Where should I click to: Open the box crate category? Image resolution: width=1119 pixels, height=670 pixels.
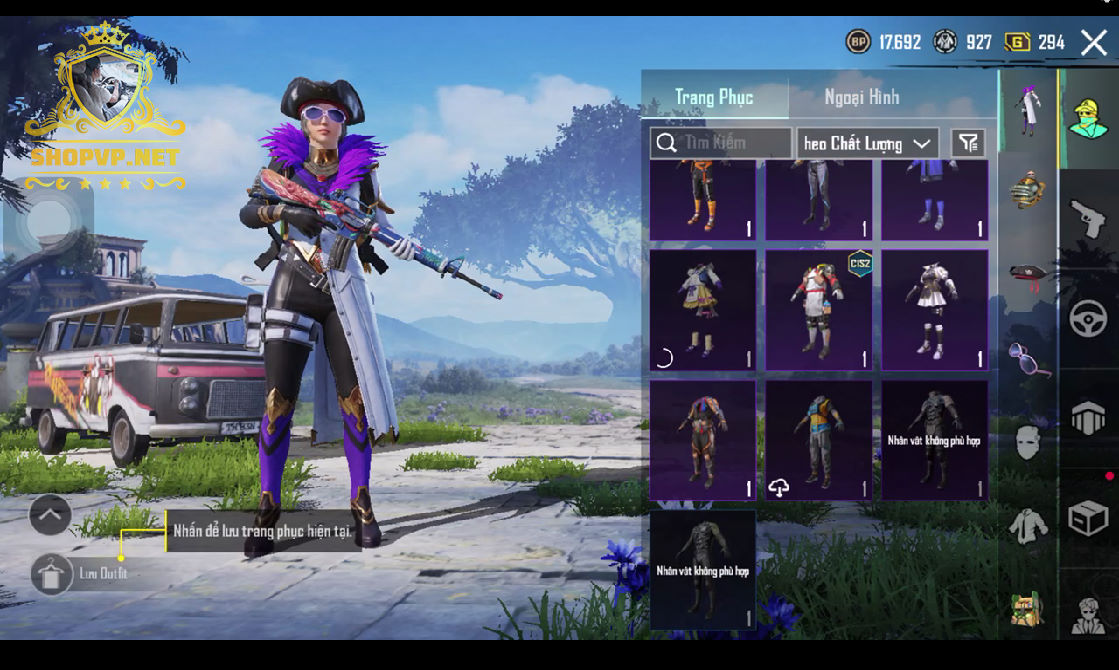click(x=1088, y=519)
